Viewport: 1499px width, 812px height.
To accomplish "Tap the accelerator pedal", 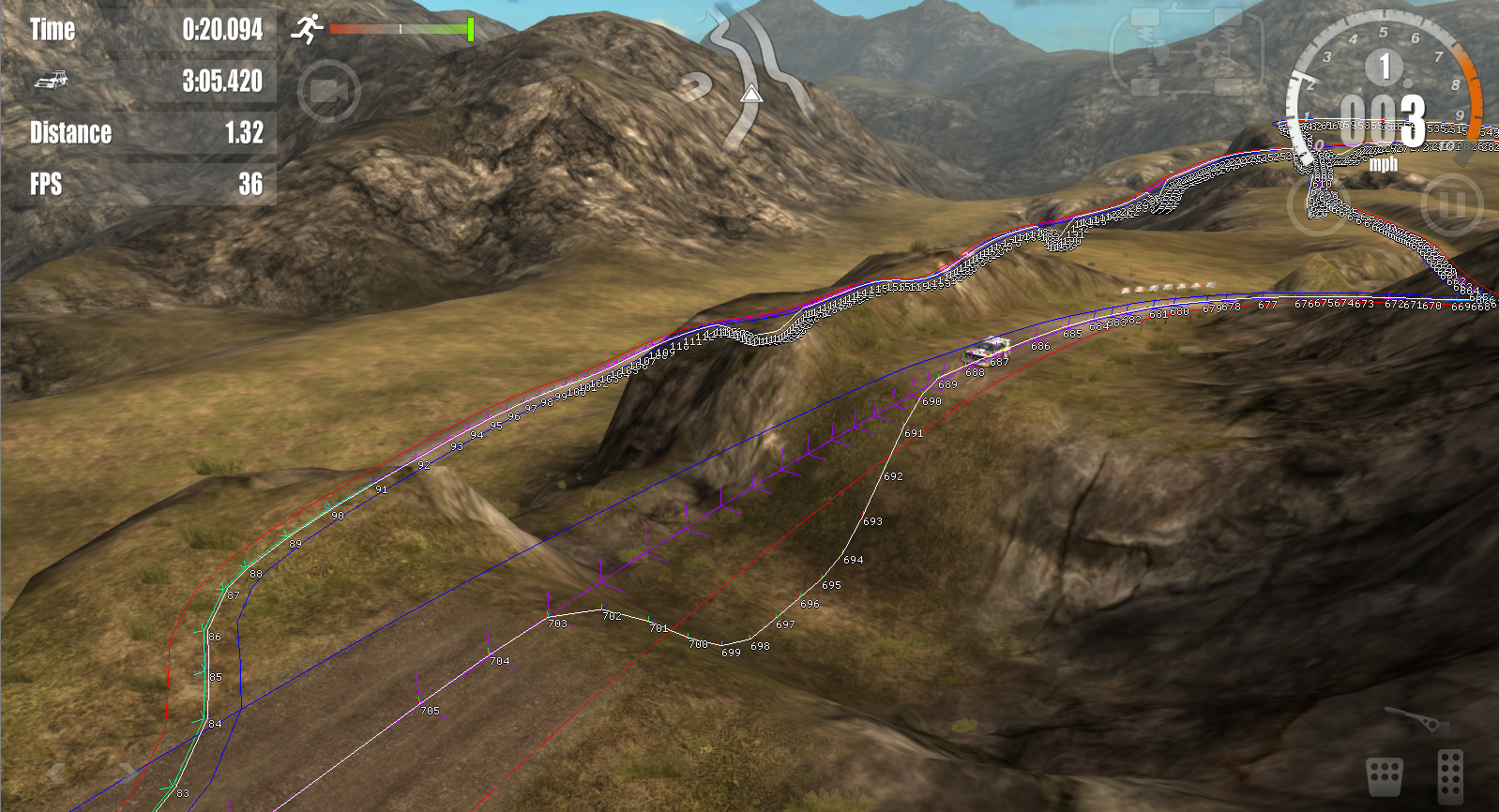I will [1450, 775].
